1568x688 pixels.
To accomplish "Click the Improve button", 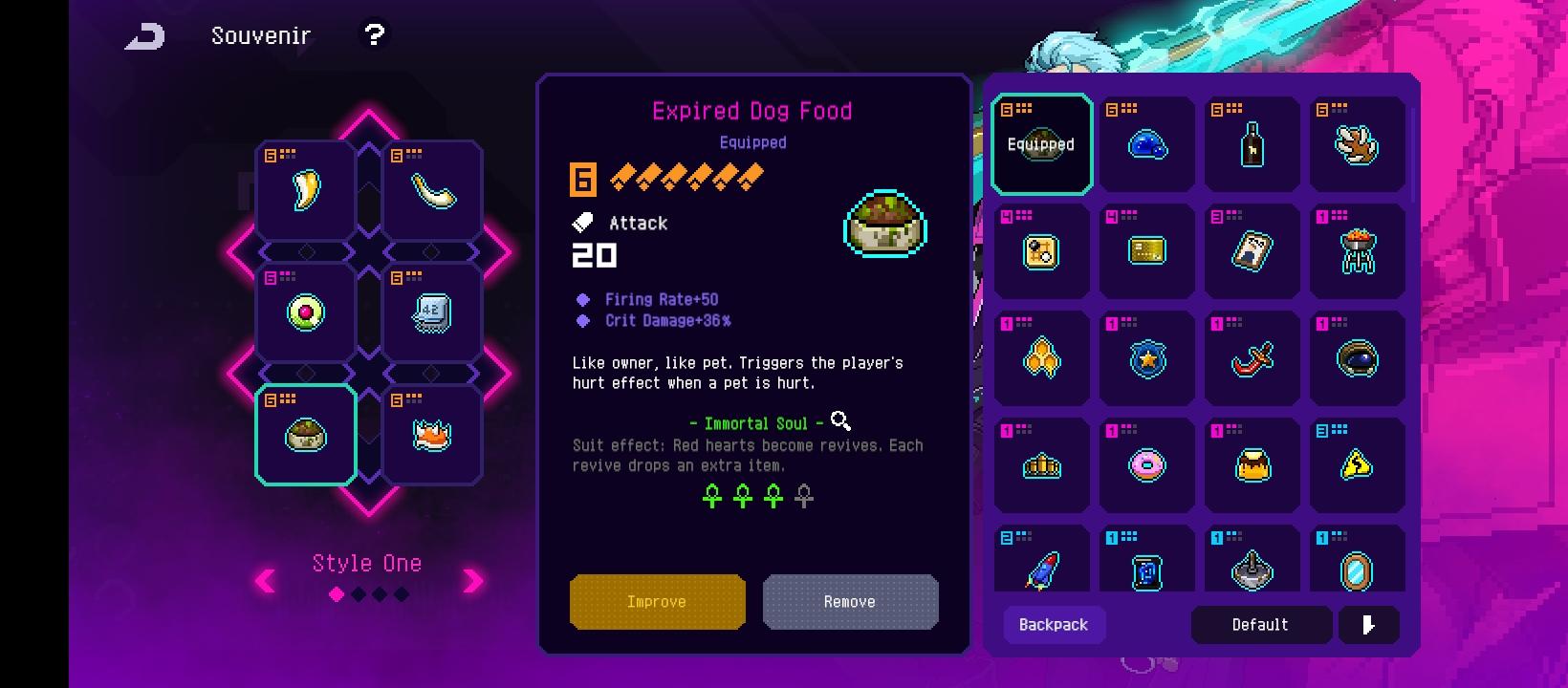I will pos(657,601).
